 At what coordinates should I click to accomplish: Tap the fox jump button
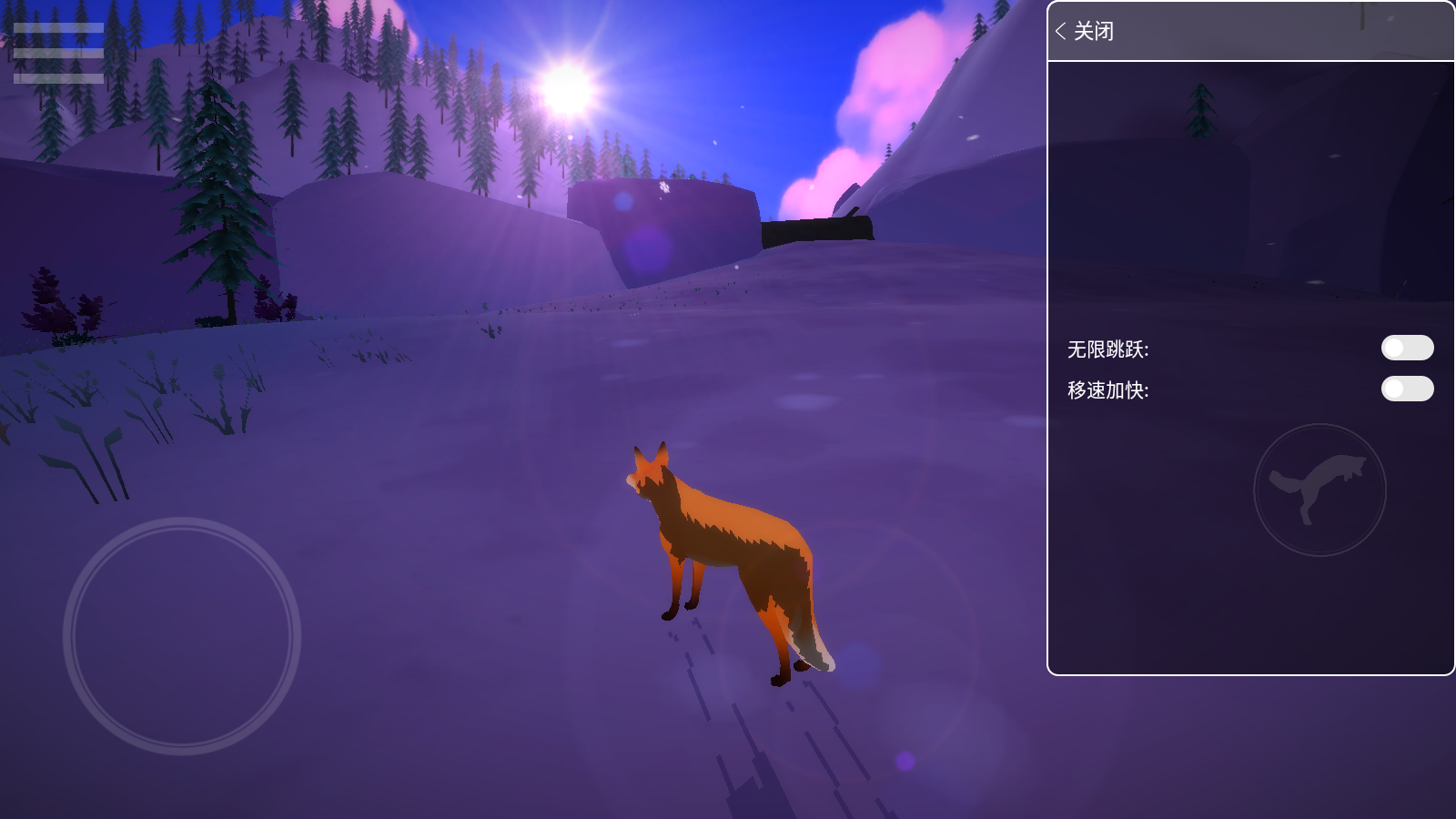pos(1319,490)
